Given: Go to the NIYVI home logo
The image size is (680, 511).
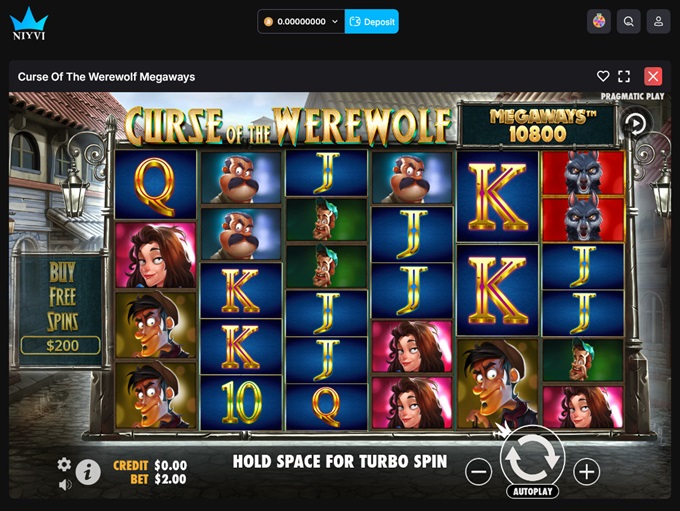Looking at the screenshot, I should point(28,21).
